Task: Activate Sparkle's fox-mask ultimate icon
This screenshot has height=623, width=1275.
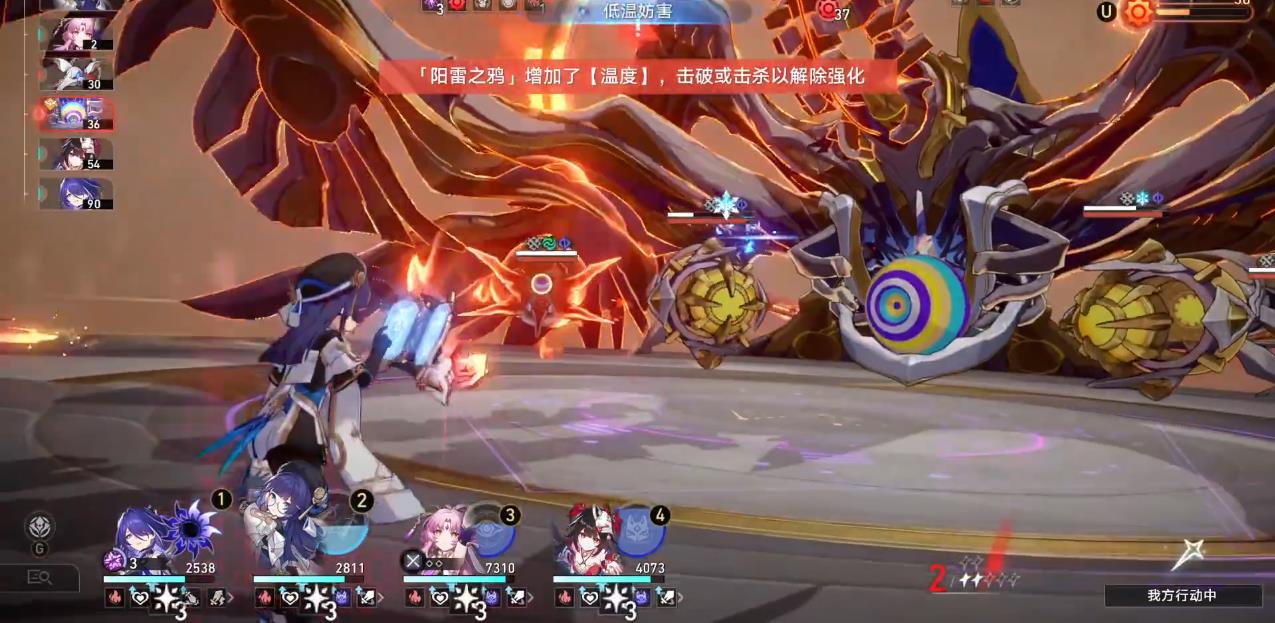Action: click(x=639, y=532)
